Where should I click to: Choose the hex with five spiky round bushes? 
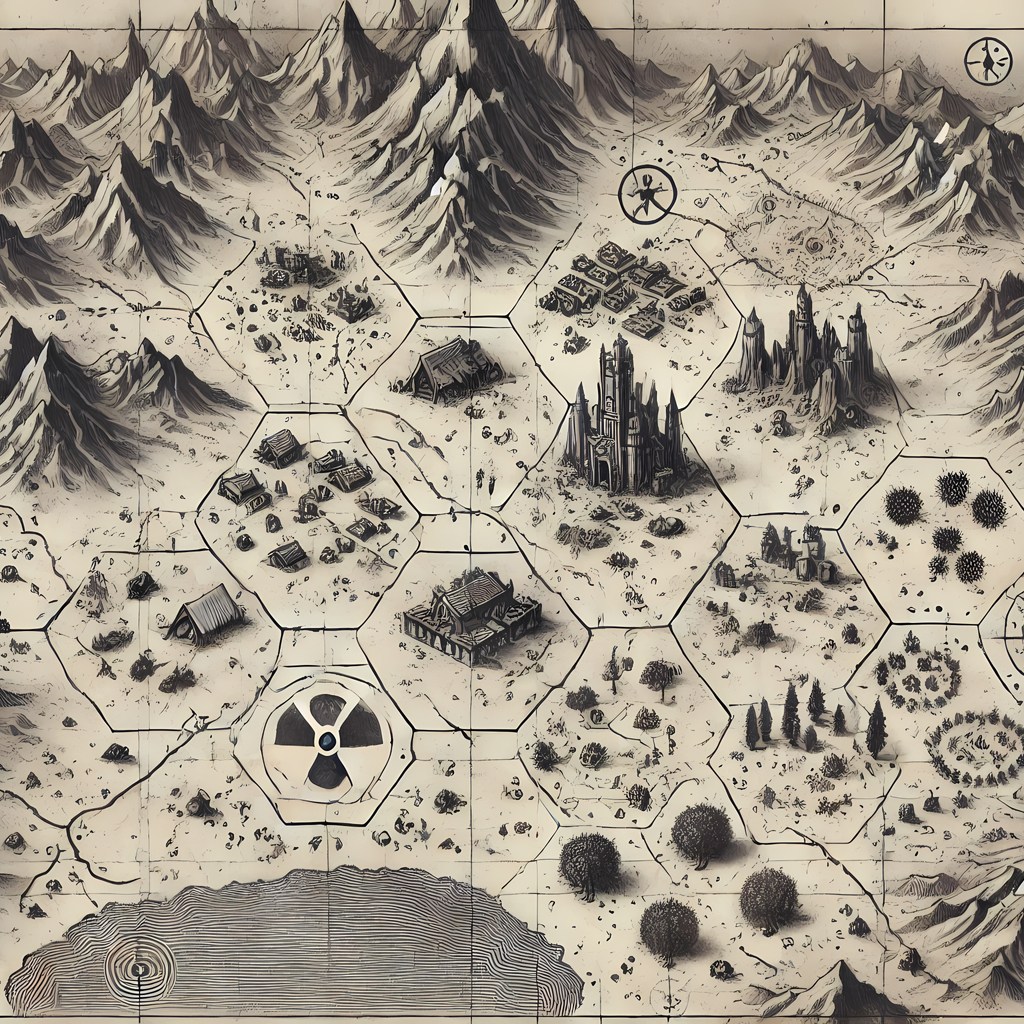pos(945,525)
